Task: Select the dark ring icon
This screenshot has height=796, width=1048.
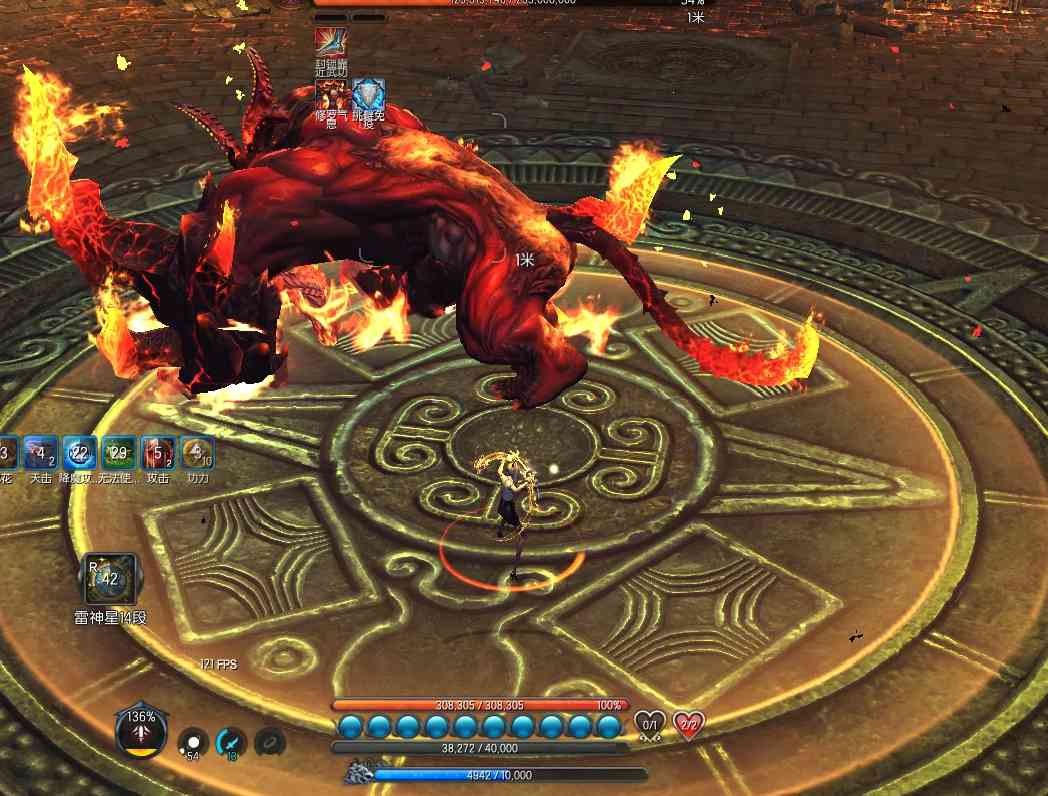Action: coord(270,742)
